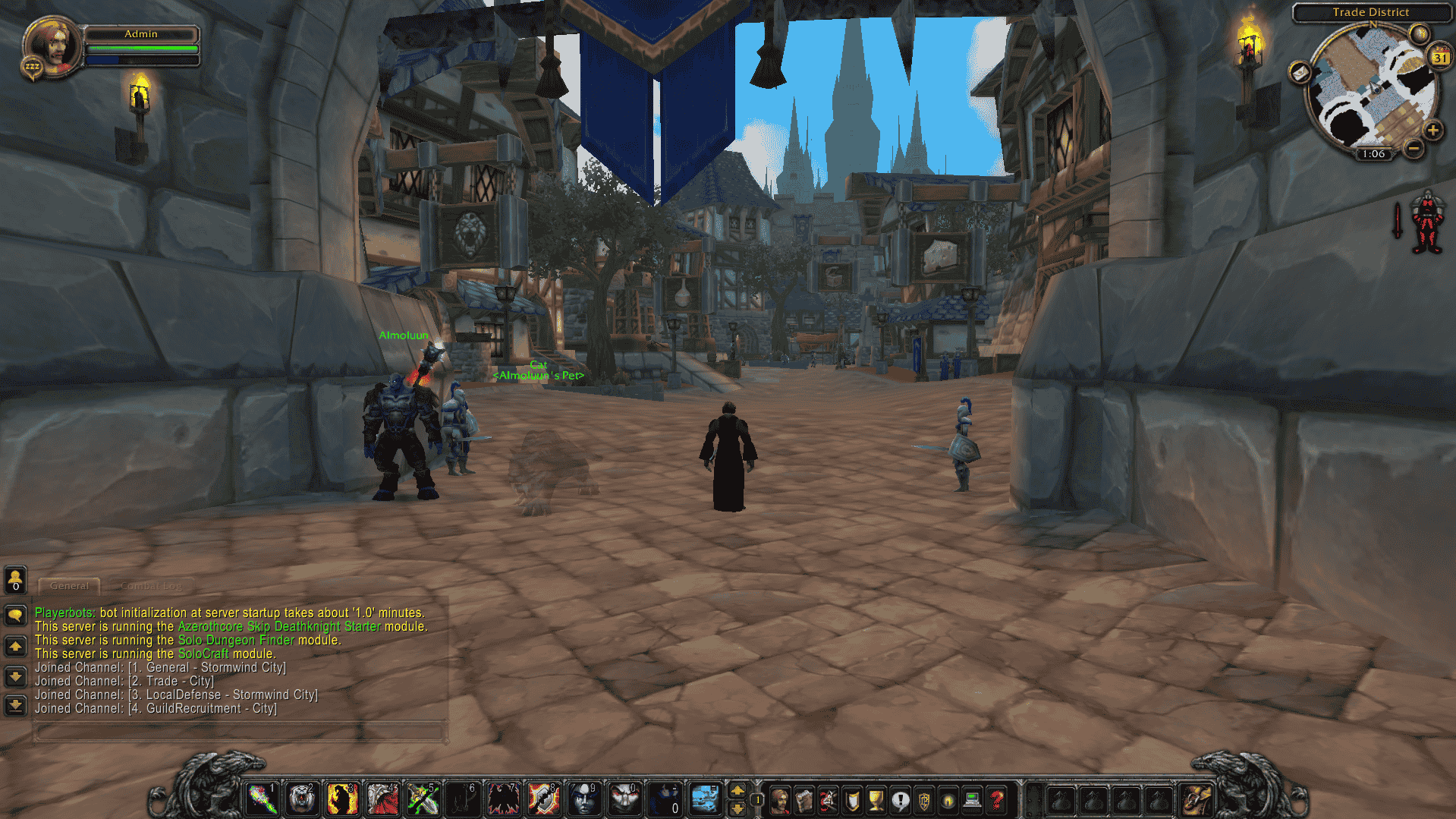Image resolution: width=1456 pixels, height=819 pixels.
Task: Open the Achievements cup icon
Action: coord(876,800)
